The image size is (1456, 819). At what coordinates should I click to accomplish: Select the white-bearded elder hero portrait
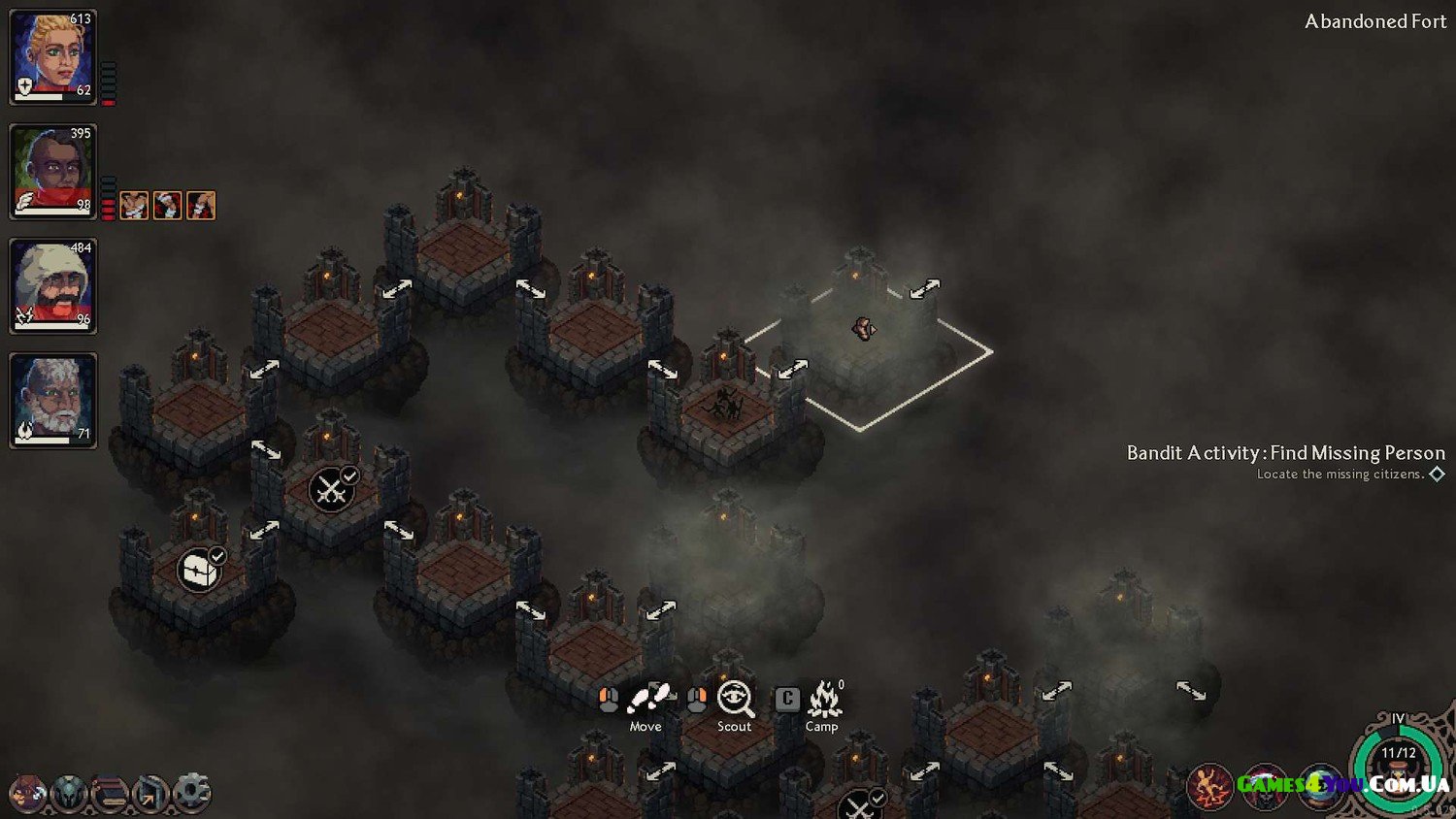click(x=52, y=400)
